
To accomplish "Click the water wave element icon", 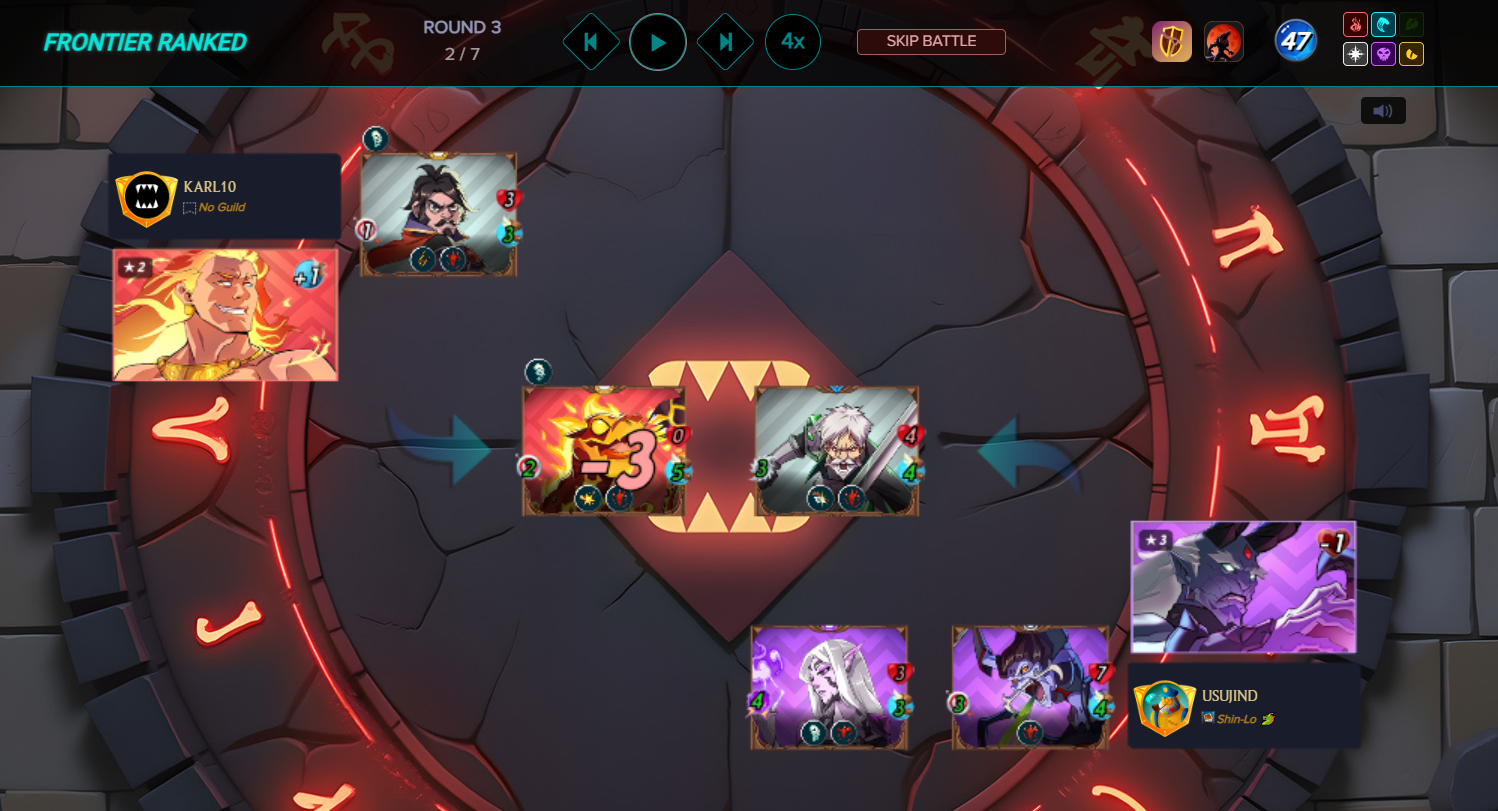I will (1383, 25).
